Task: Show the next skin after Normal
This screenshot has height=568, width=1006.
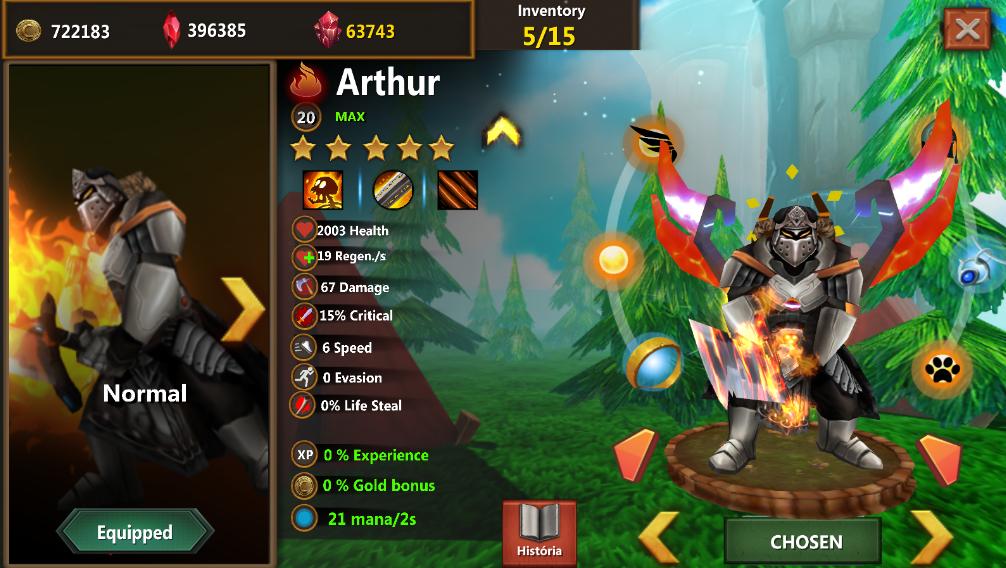Action: point(243,309)
